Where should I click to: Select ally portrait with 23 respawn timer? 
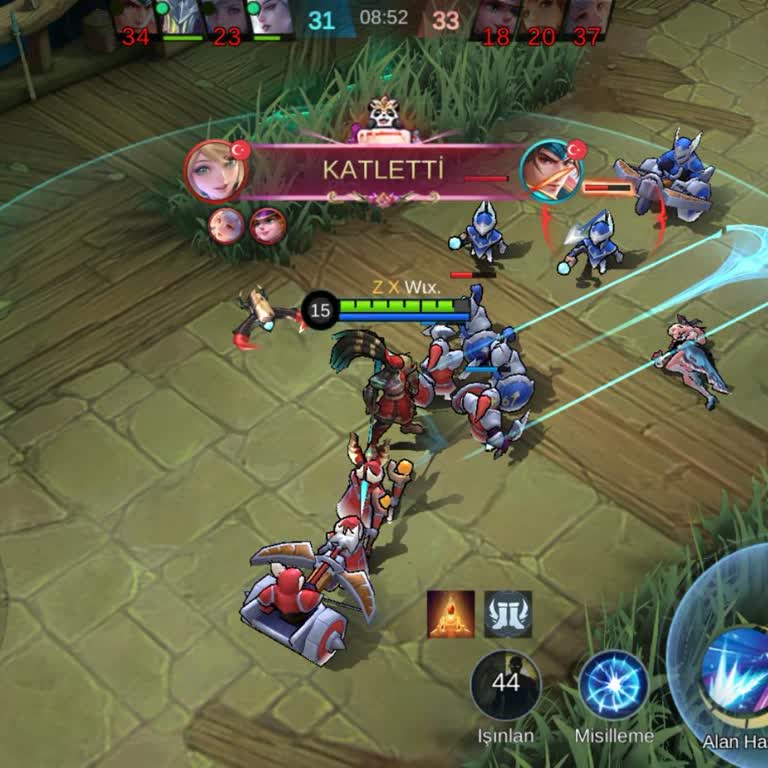(x=227, y=20)
